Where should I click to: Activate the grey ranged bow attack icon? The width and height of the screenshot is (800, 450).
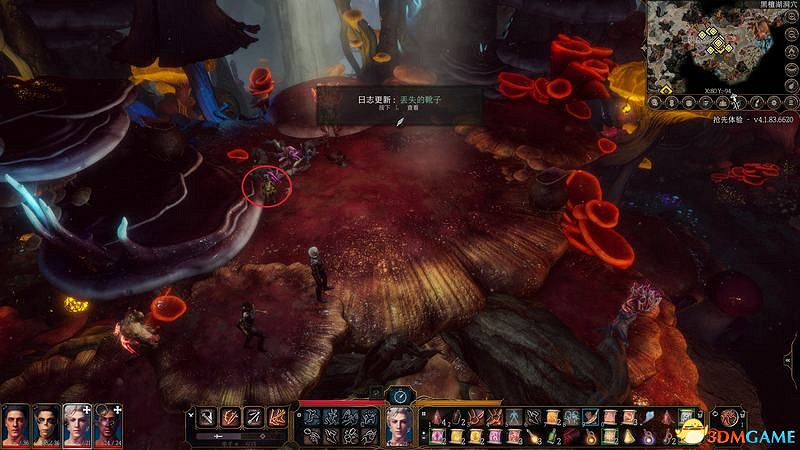click(252, 417)
